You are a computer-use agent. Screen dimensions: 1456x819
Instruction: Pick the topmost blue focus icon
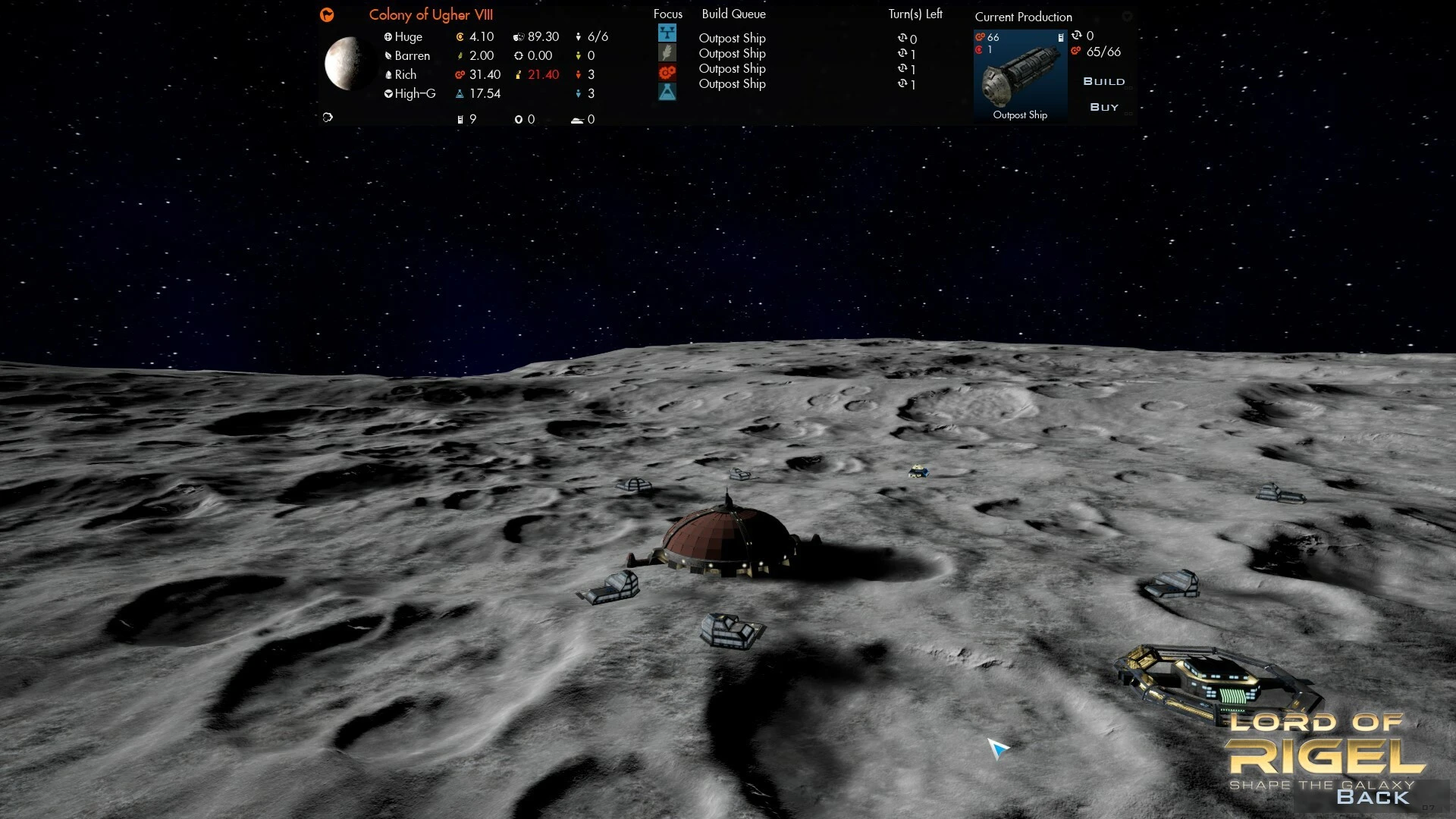pyautogui.click(x=667, y=33)
